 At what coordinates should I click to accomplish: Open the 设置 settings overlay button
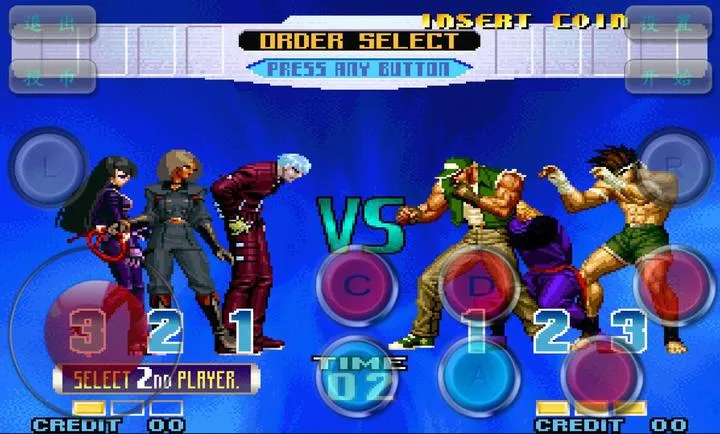click(x=667, y=23)
